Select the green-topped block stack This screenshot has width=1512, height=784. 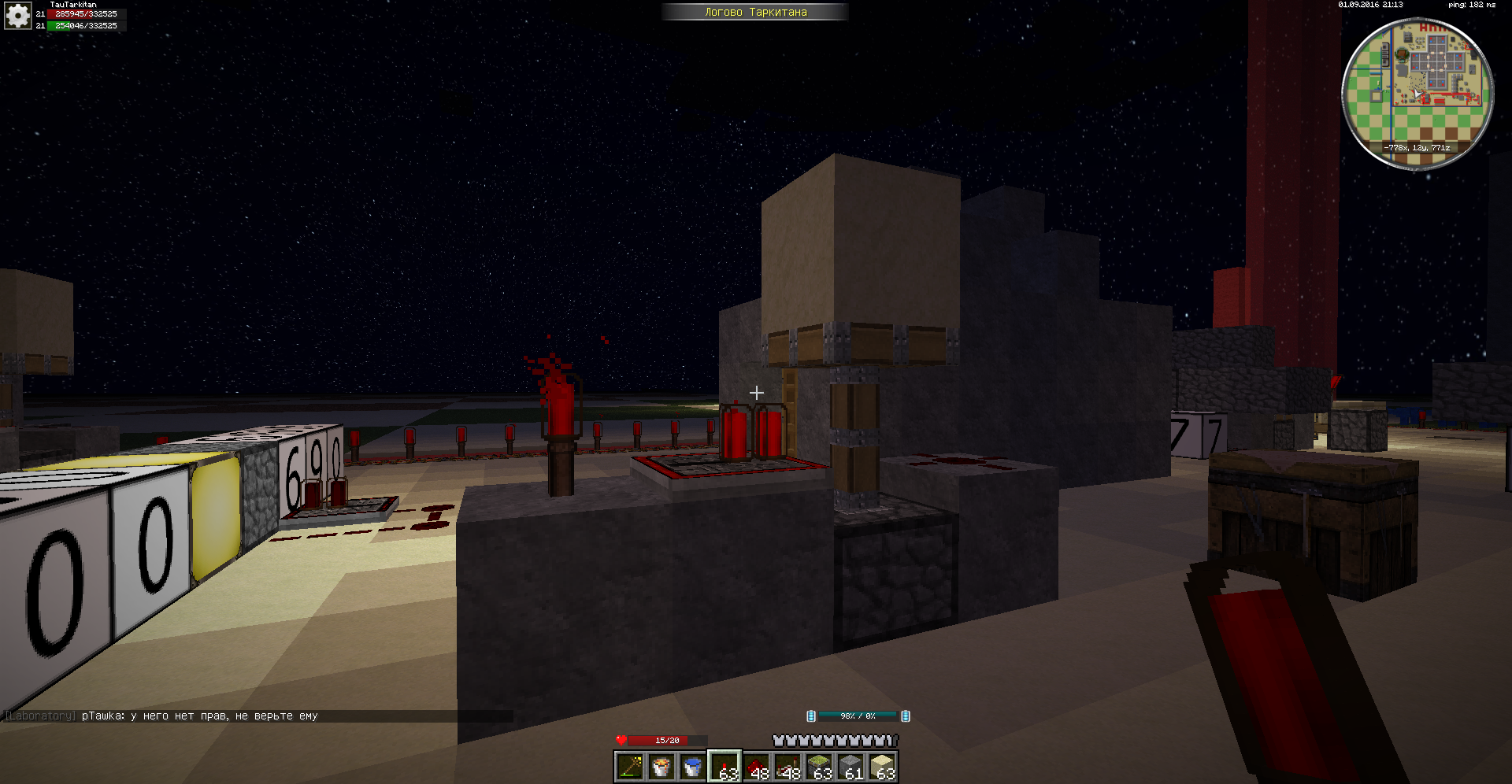pyautogui.click(x=819, y=767)
